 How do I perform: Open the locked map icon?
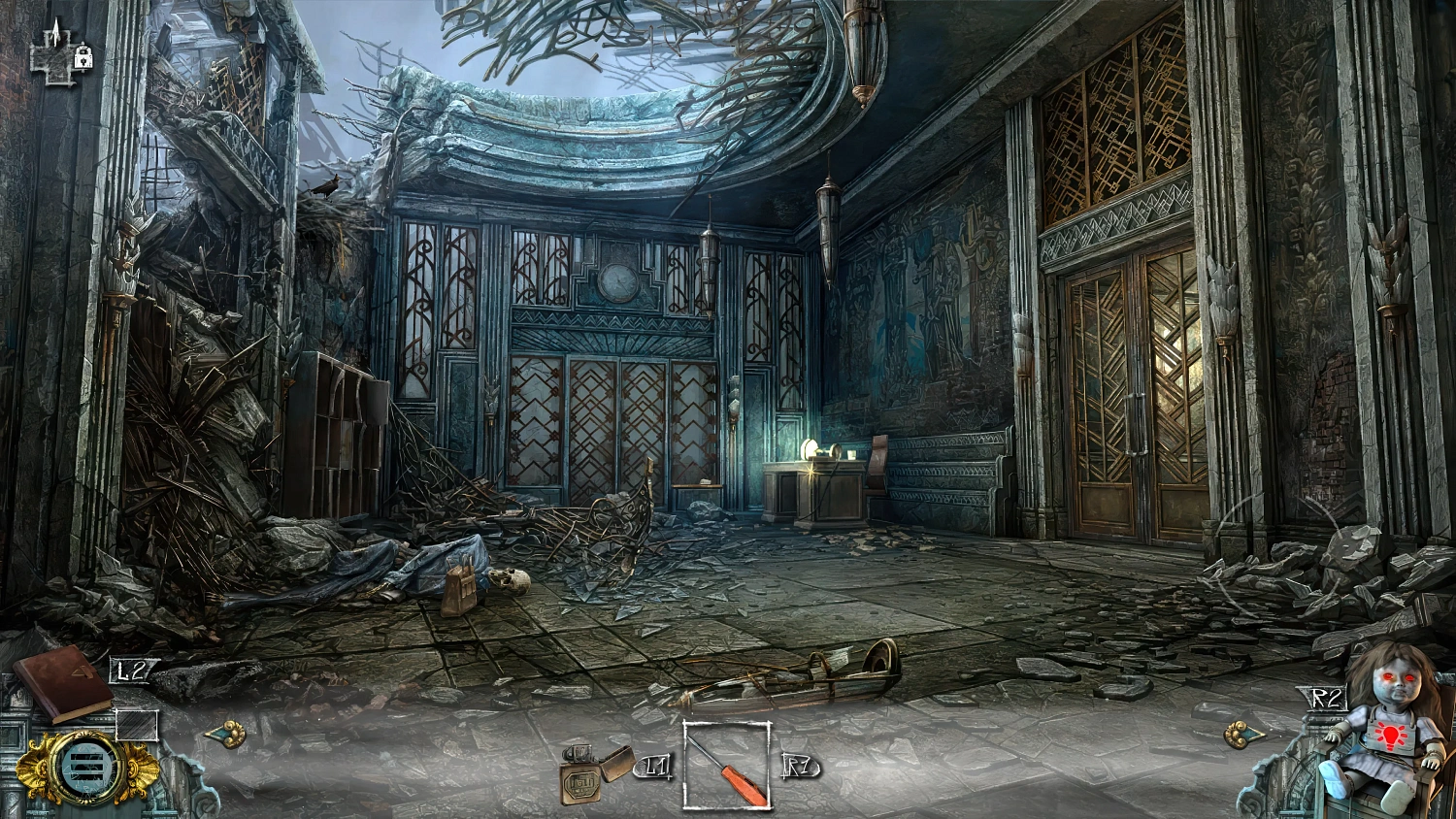click(61, 52)
